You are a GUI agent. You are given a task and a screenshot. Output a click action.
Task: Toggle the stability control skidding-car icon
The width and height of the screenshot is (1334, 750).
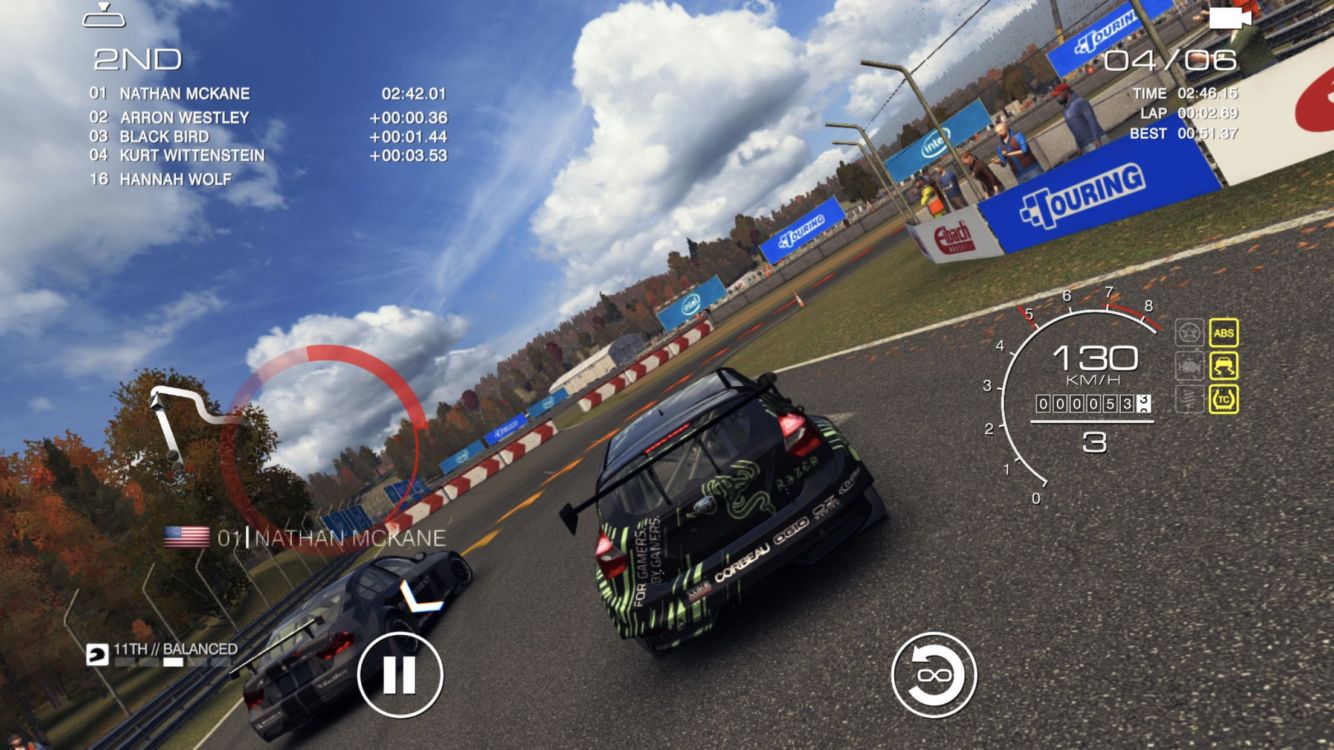pyautogui.click(x=1223, y=366)
